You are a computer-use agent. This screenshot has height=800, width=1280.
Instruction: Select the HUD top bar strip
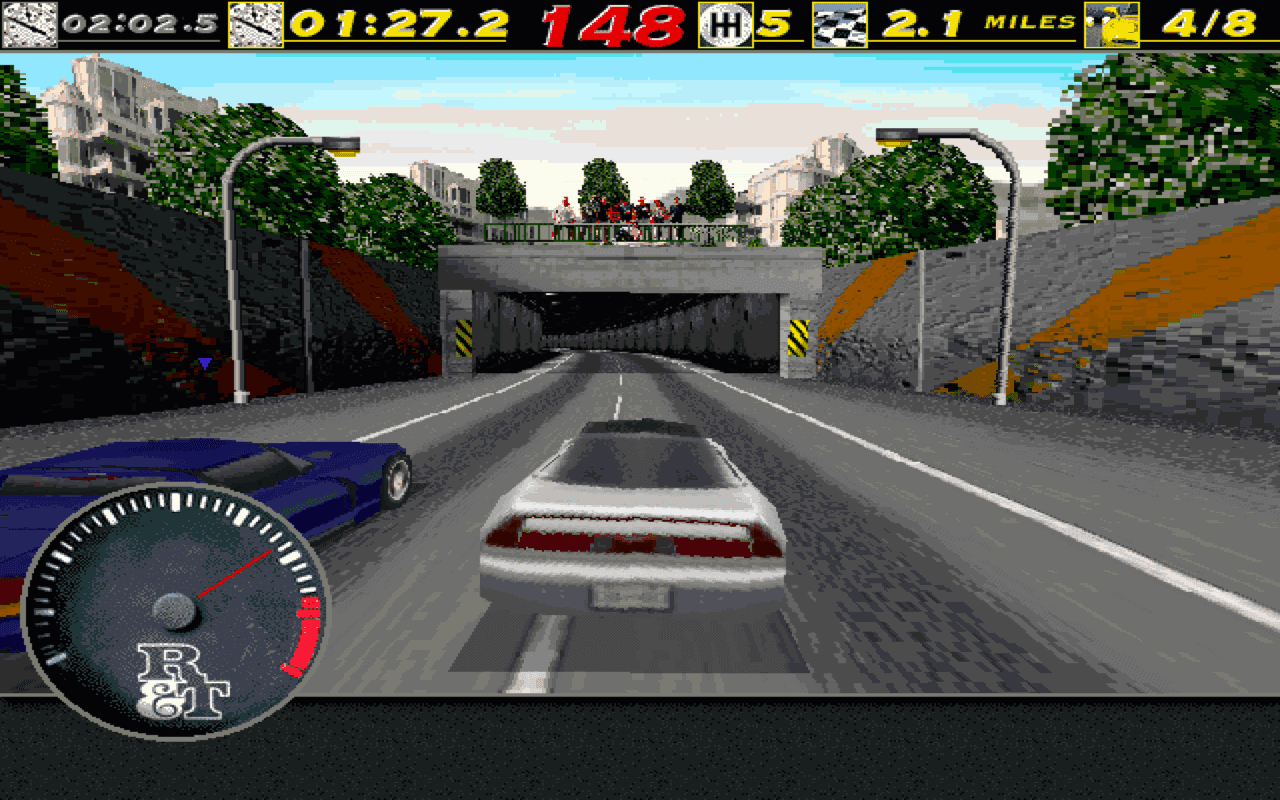pyautogui.click(x=640, y=20)
